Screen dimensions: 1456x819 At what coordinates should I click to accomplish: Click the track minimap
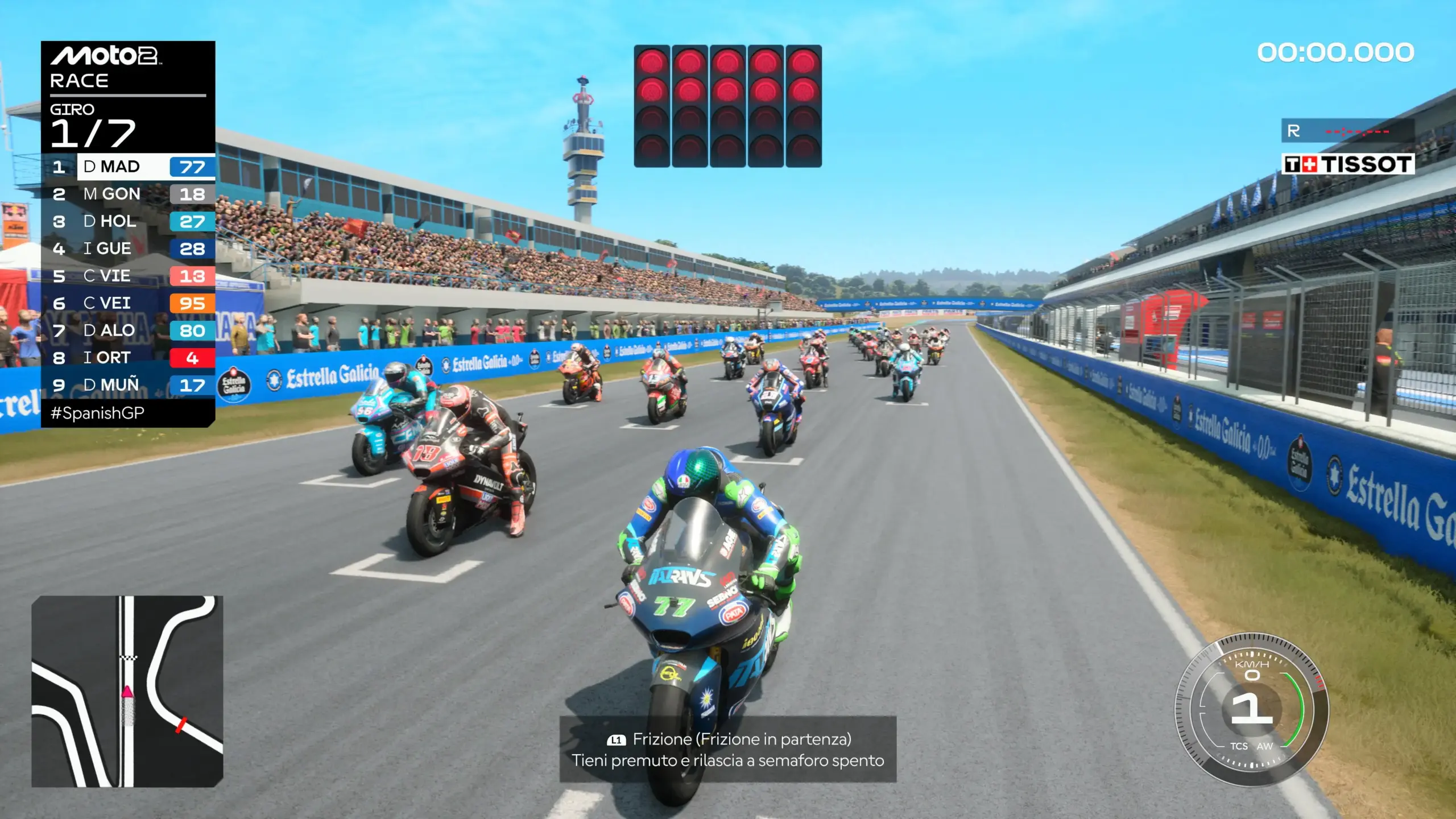pos(127,691)
